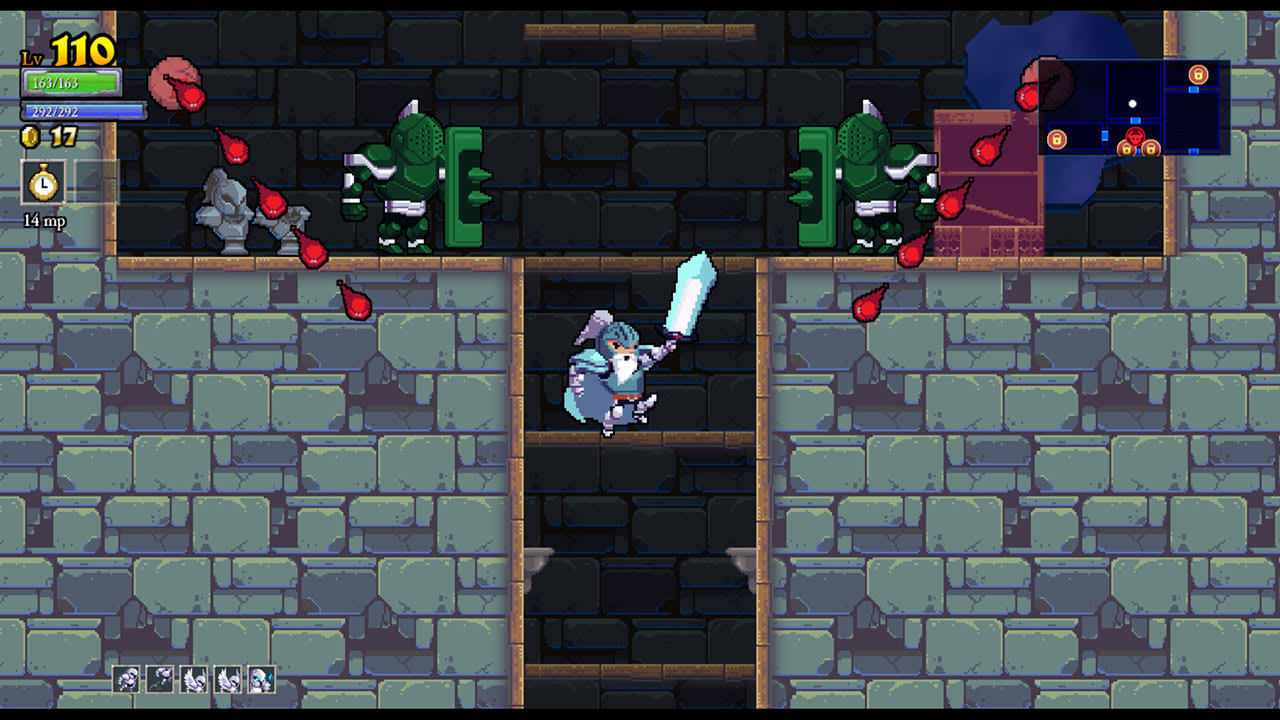The image size is (1280, 720).
Task: Click the white player dot on the minimap
Action: click(1132, 104)
